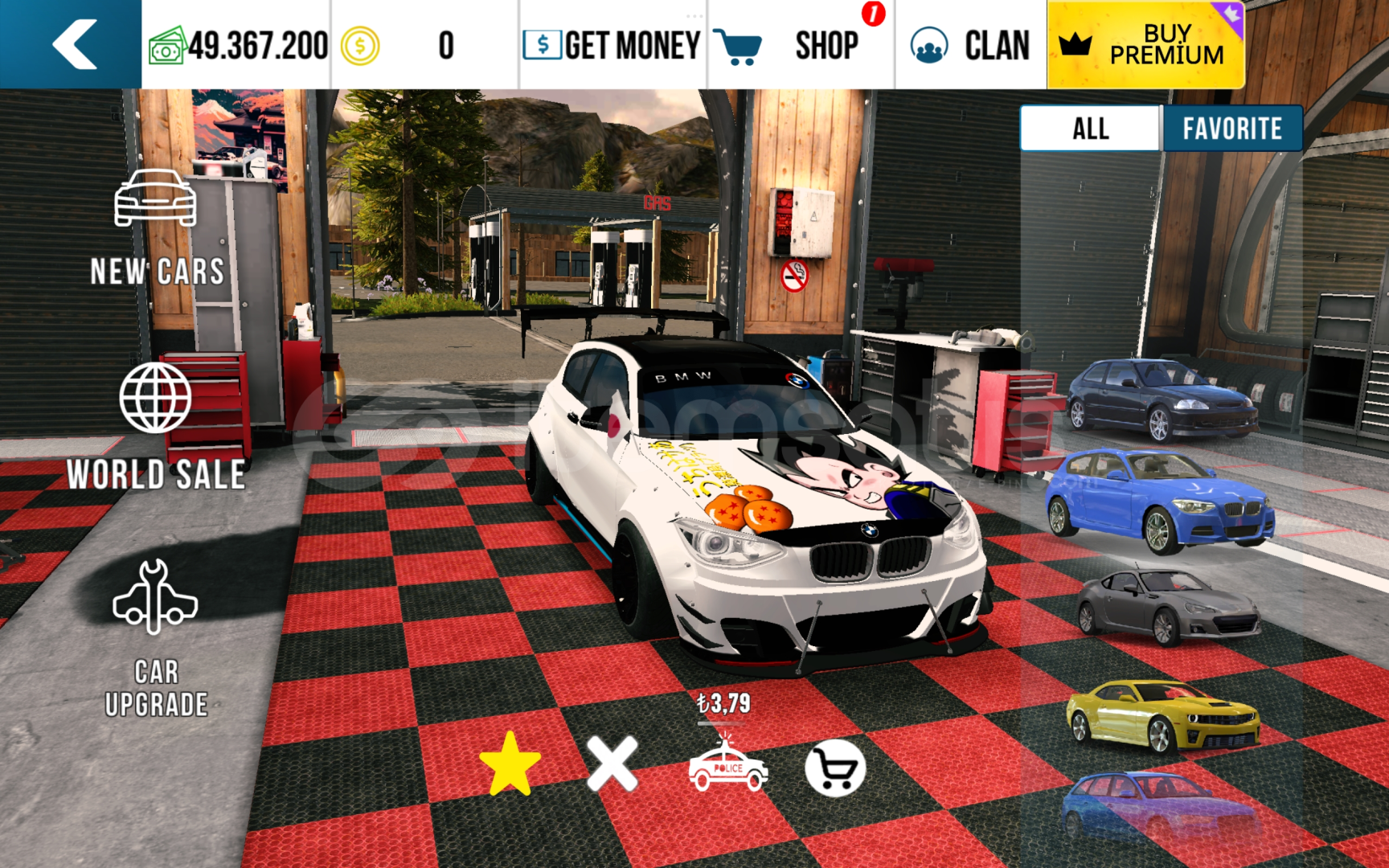
Task: Open the World Sale market
Action: (156, 426)
